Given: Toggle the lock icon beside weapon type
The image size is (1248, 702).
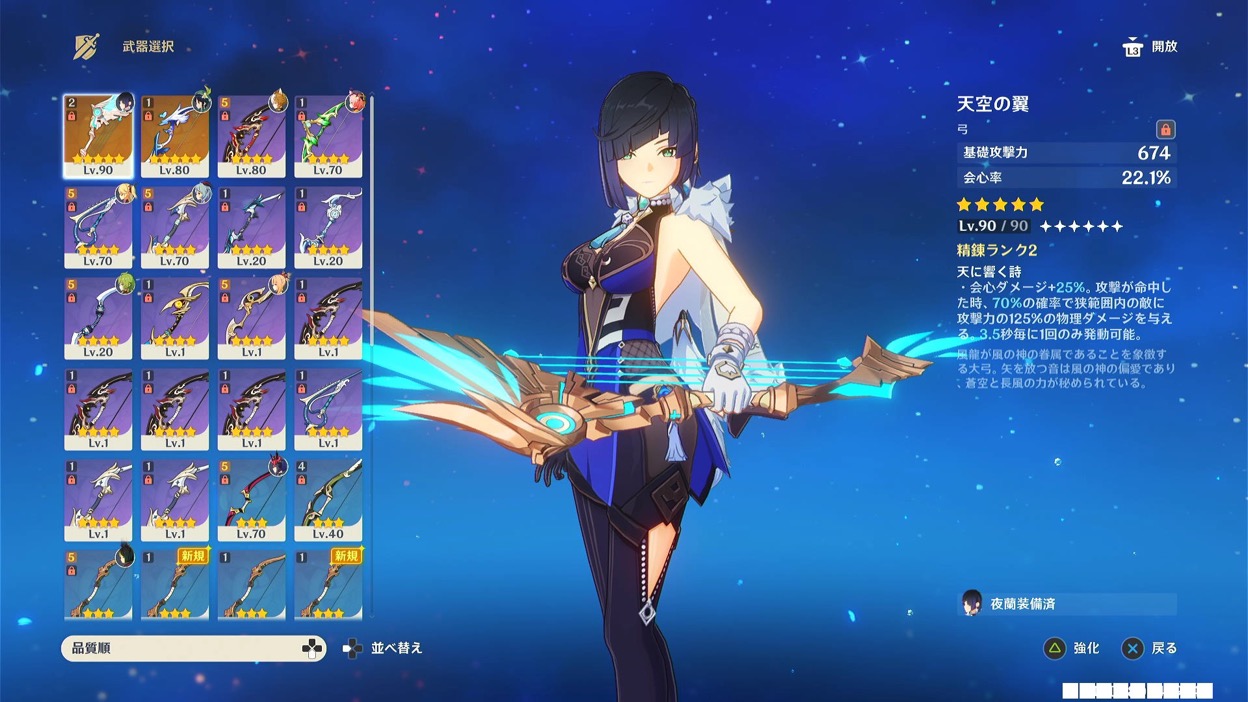Looking at the screenshot, I should coord(1165,129).
